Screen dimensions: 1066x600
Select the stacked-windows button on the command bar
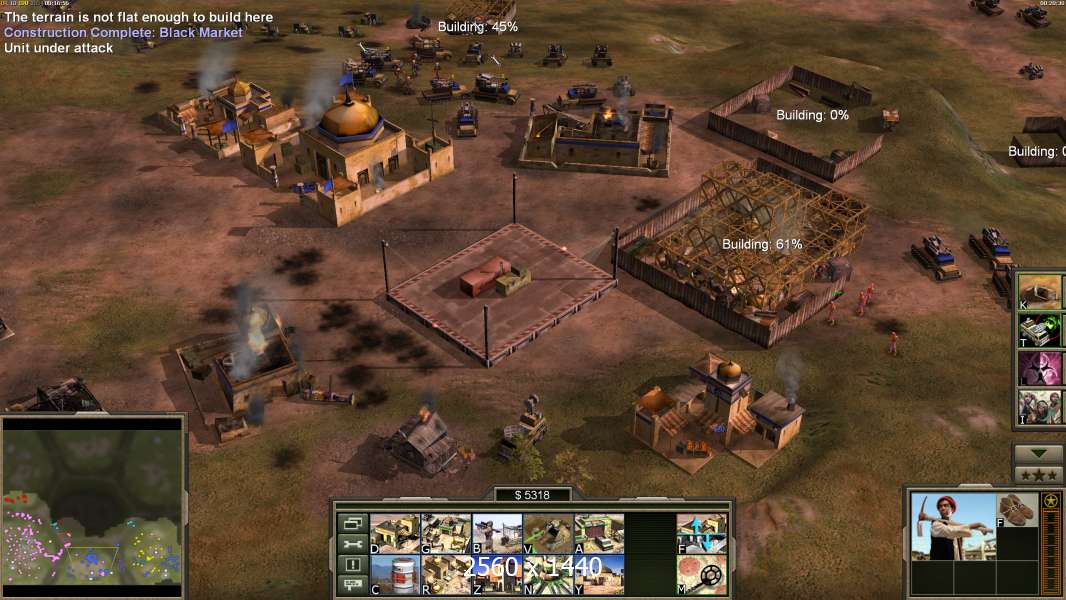point(352,523)
